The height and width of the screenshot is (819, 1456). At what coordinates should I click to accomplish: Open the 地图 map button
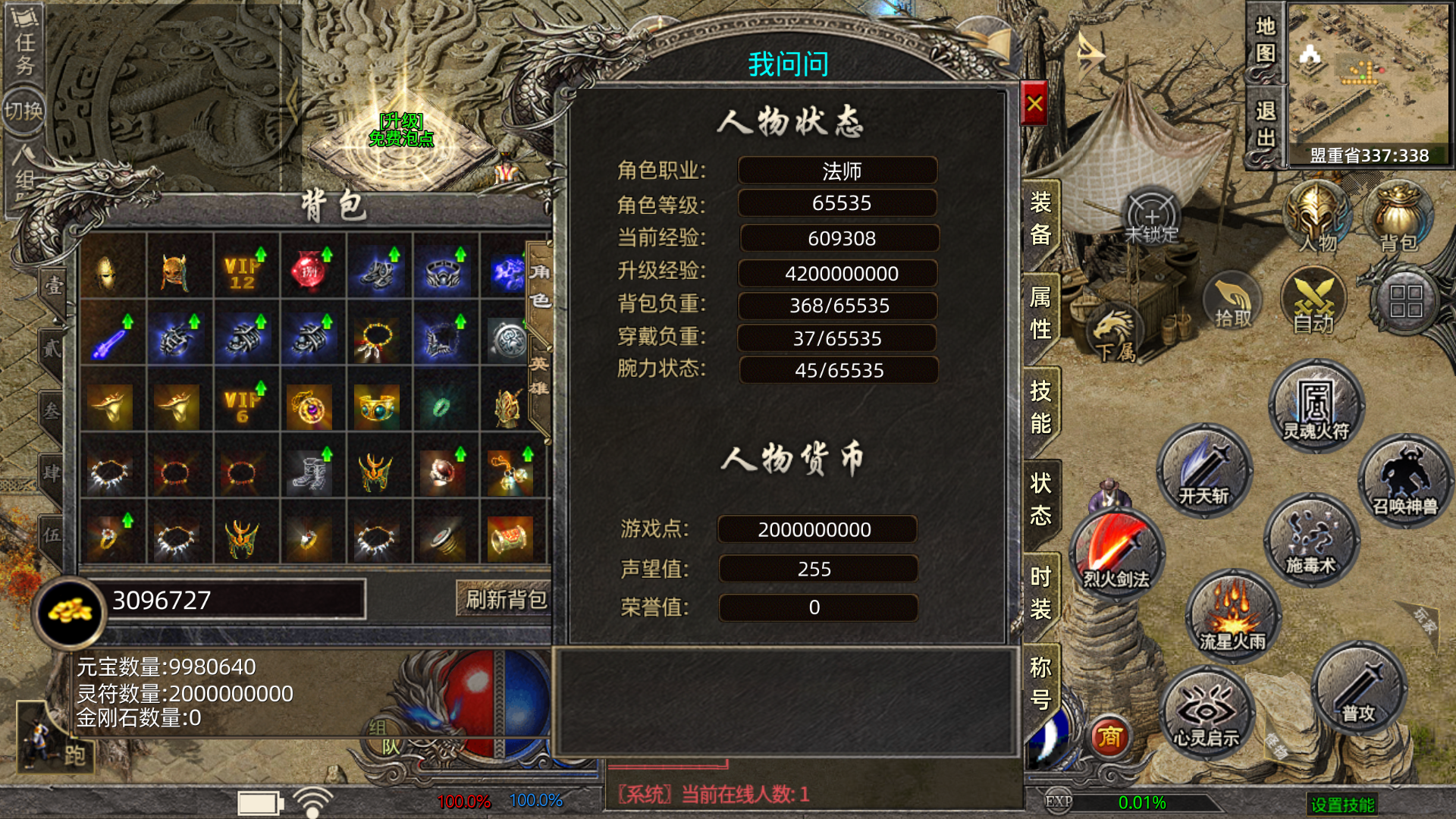click(x=1265, y=40)
